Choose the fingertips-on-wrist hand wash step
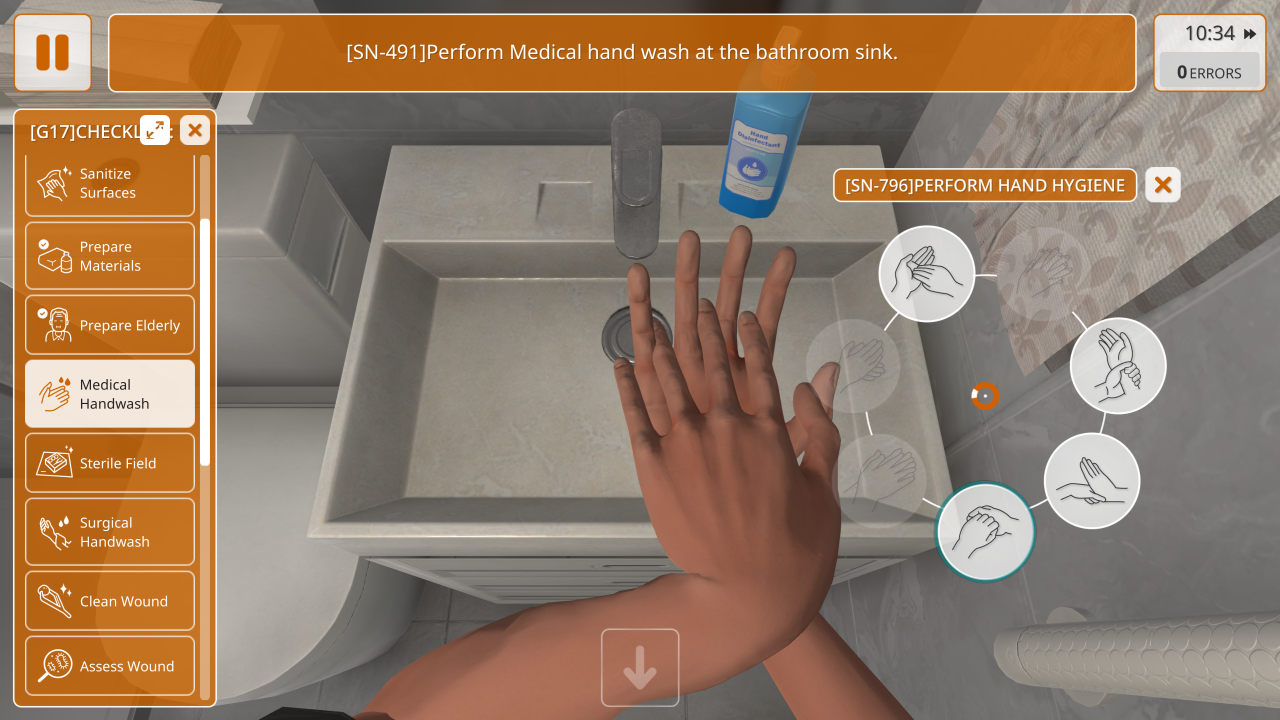Viewport: 1280px width, 720px height. (1091, 481)
